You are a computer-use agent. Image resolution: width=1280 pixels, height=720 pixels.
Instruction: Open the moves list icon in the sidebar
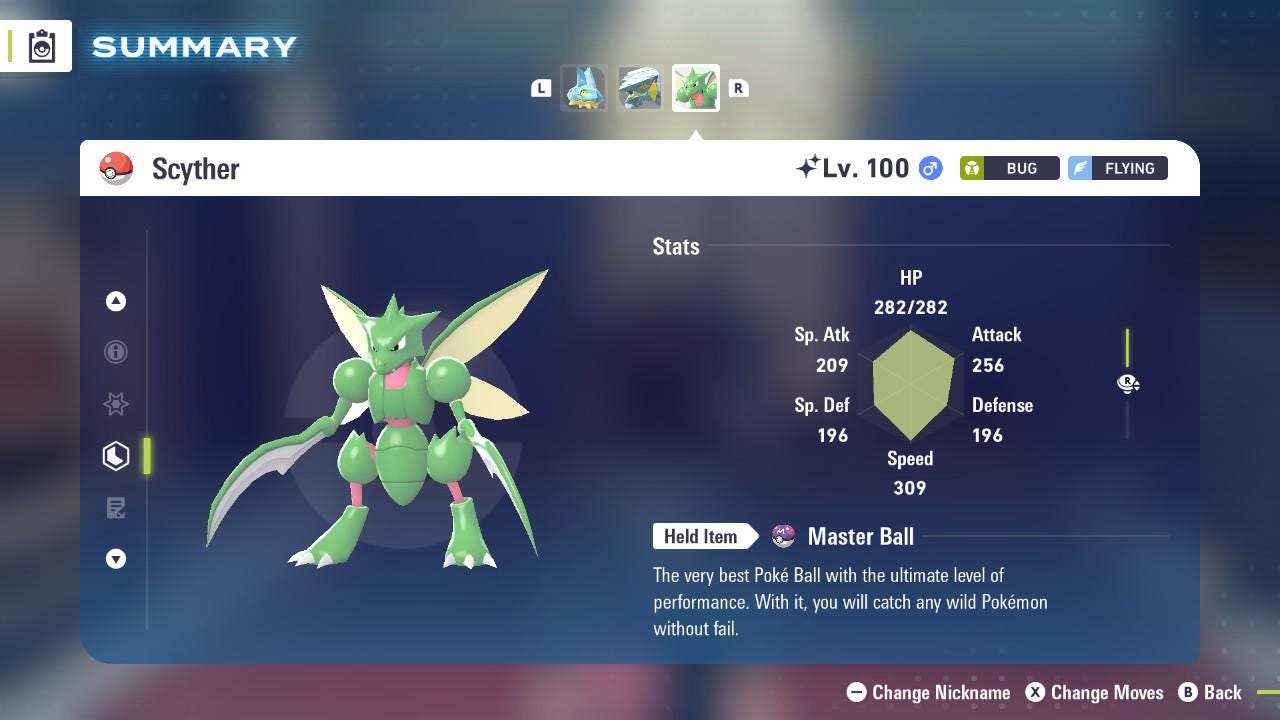(x=116, y=508)
